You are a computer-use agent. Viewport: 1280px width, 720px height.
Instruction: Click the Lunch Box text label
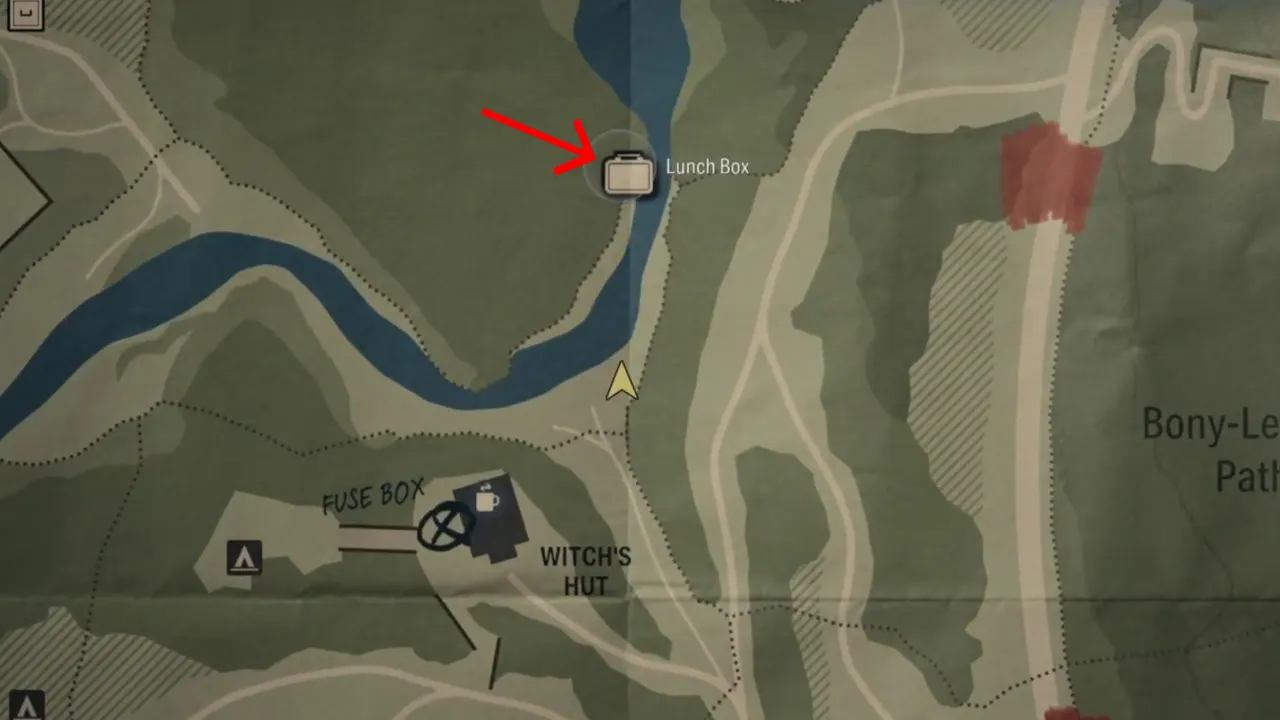[707, 167]
